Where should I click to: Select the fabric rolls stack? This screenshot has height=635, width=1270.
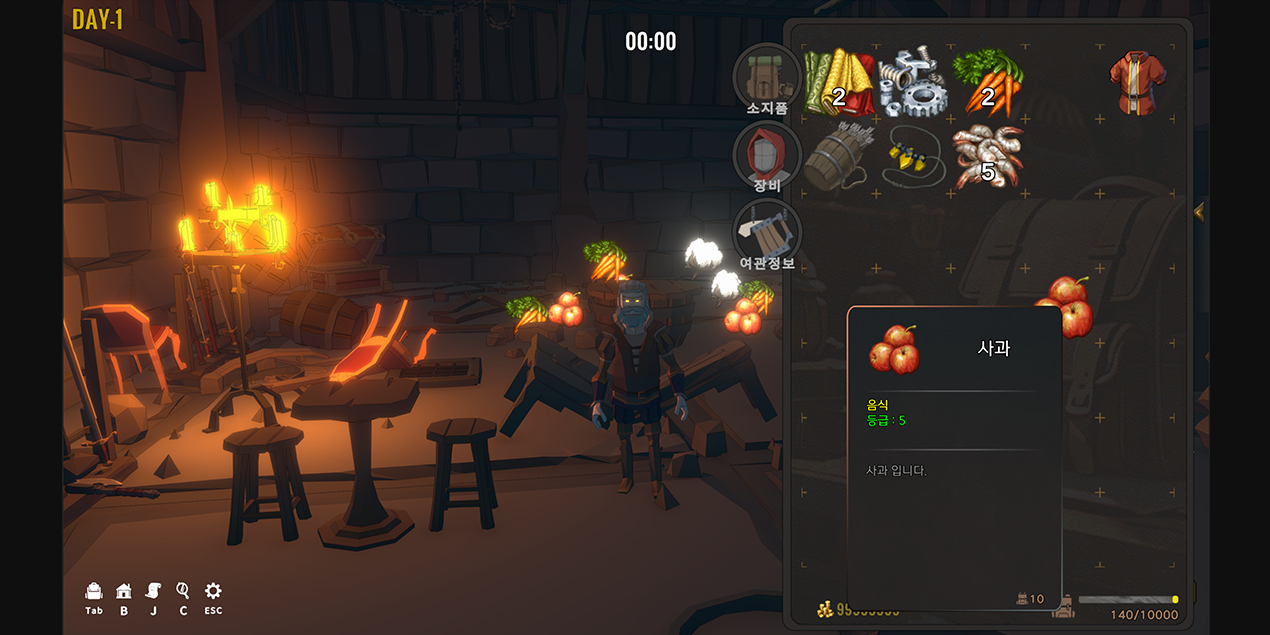839,82
